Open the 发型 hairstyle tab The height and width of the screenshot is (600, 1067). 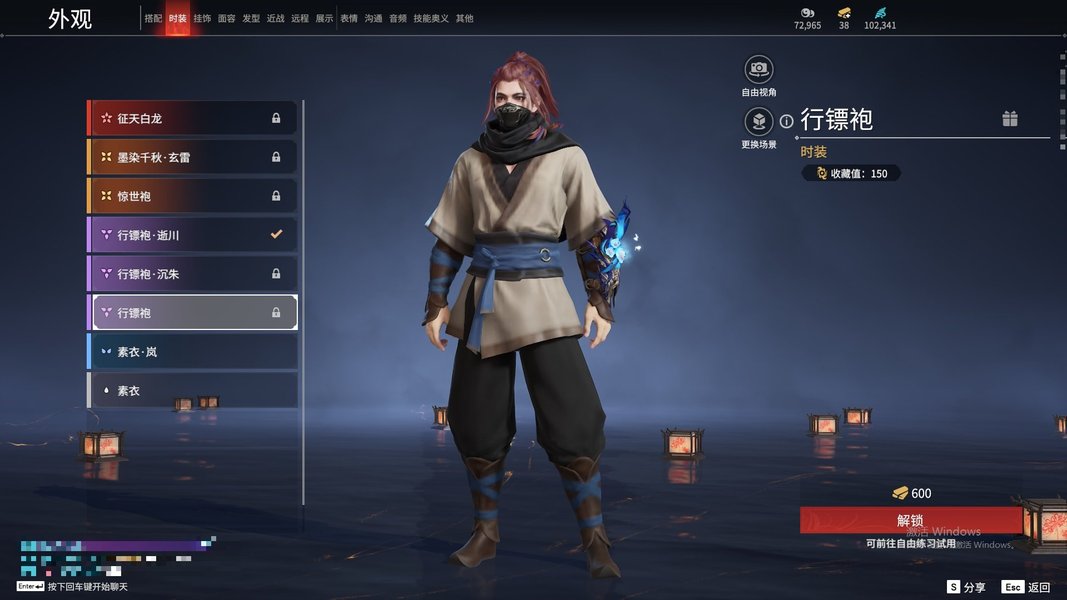point(251,19)
